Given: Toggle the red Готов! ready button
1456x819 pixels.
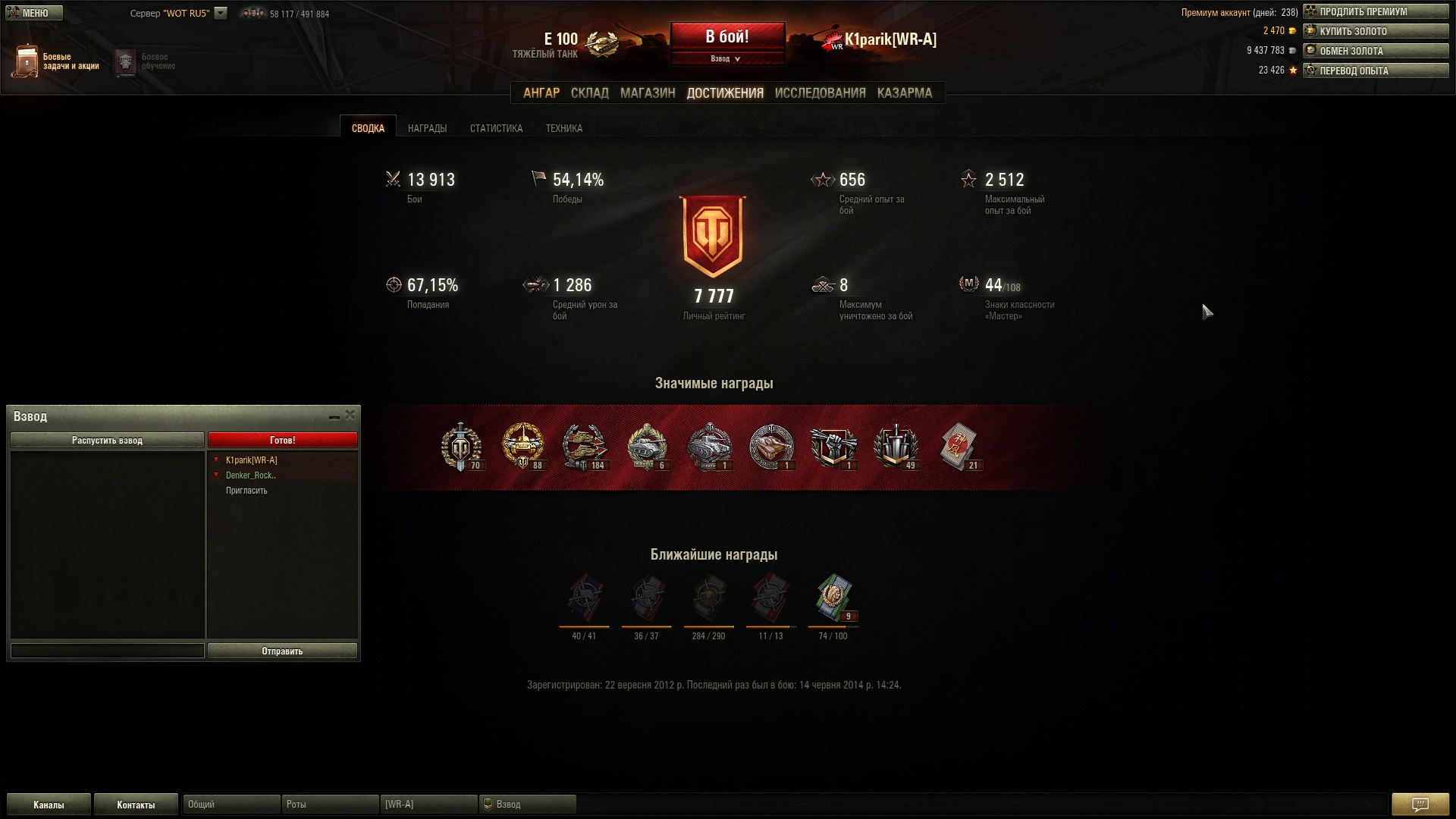Looking at the screenshot, I should tap(282, 441).
